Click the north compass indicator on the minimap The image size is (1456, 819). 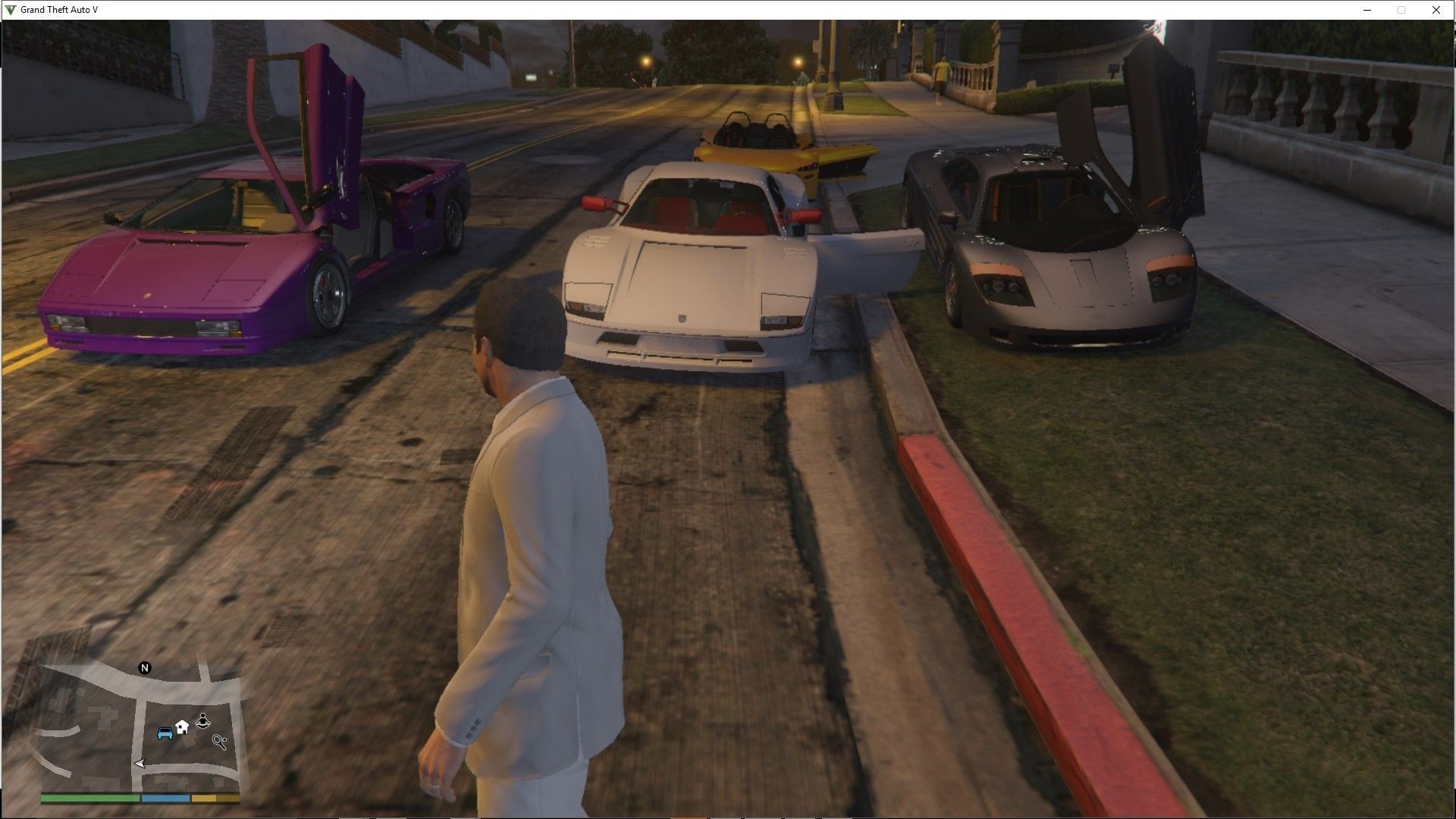(x=145, y=668)
